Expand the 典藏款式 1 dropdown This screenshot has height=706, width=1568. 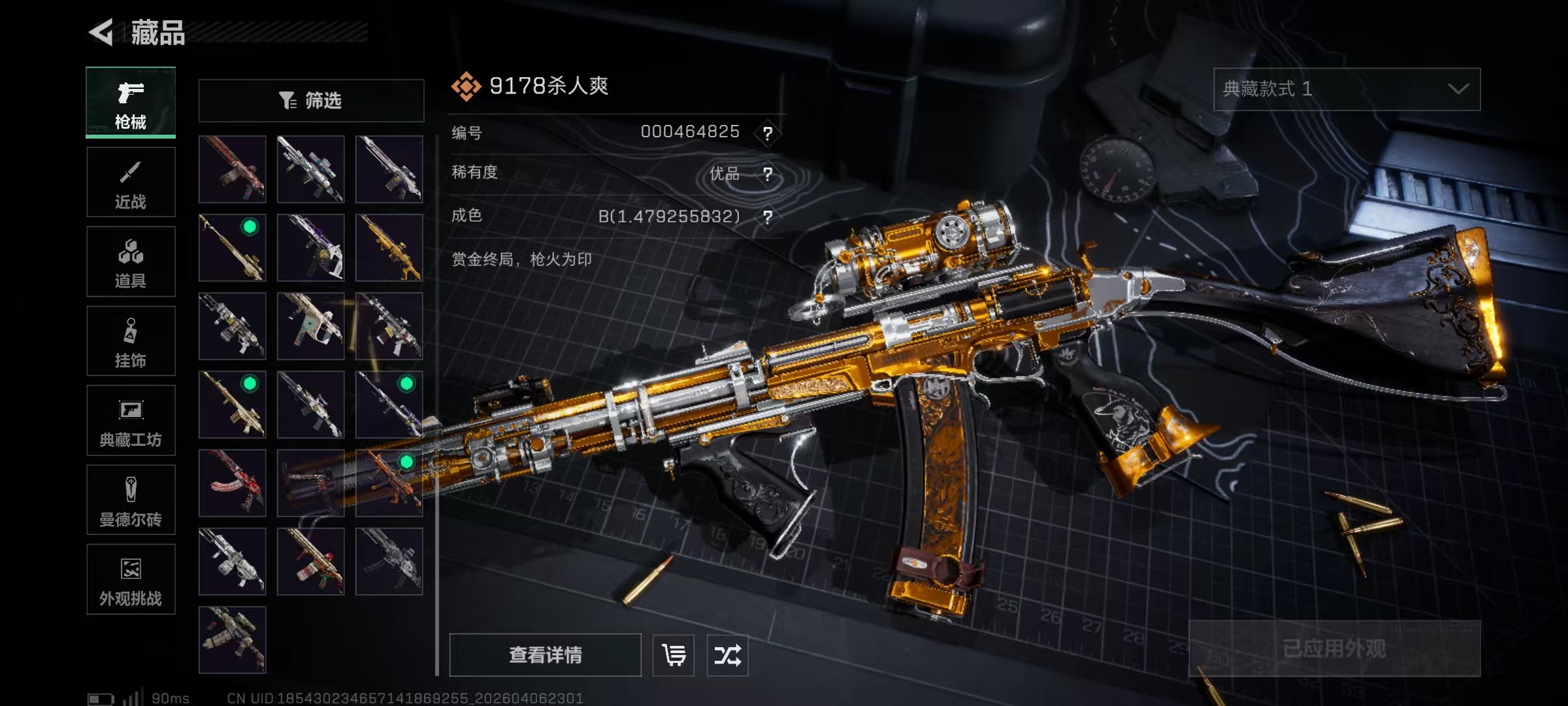pos(1347,89)
